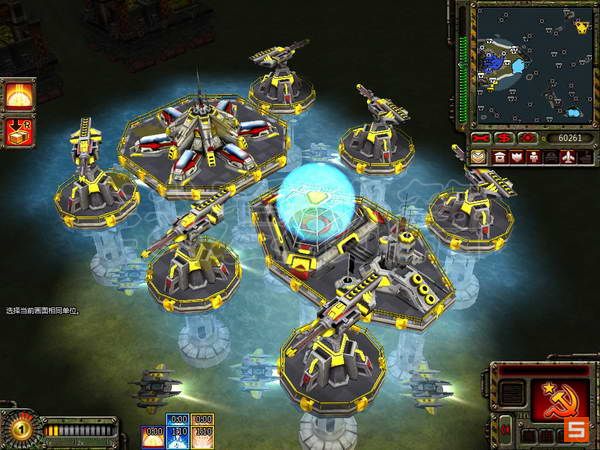Switch to the infantry production tab

(532, 157)
